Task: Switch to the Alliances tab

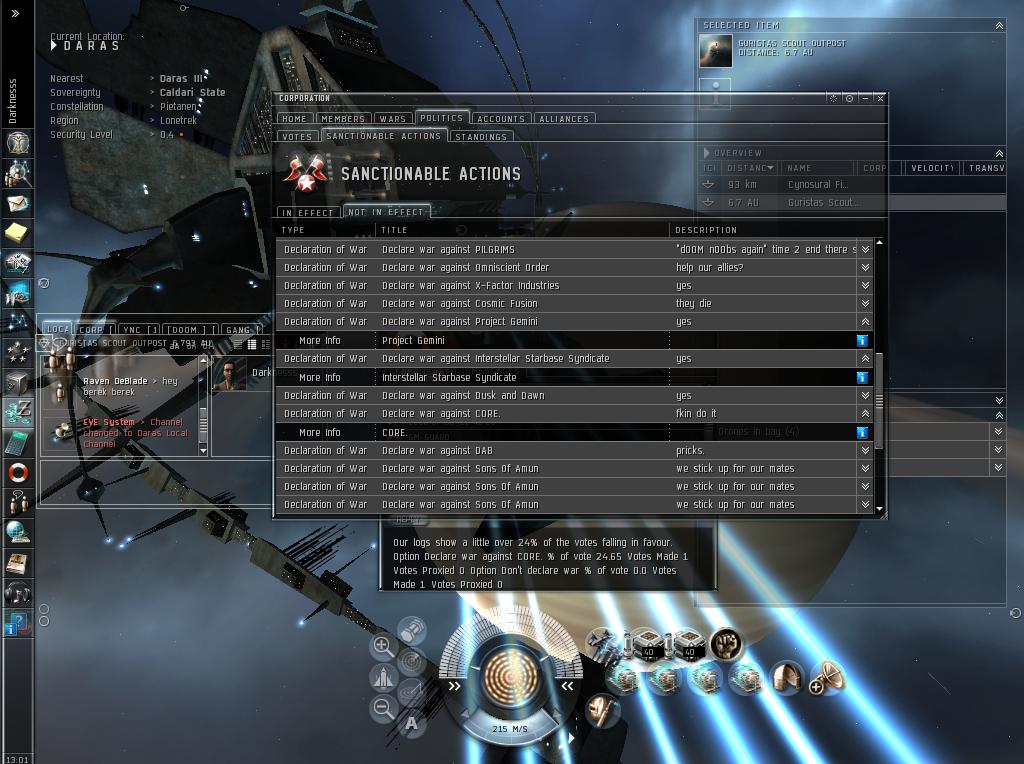Action: tap(564, 118)
